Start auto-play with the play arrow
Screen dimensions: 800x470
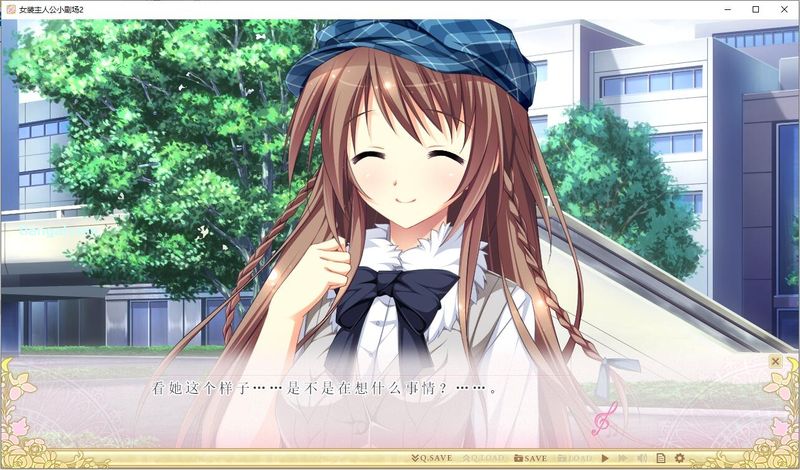coord(605,458)
